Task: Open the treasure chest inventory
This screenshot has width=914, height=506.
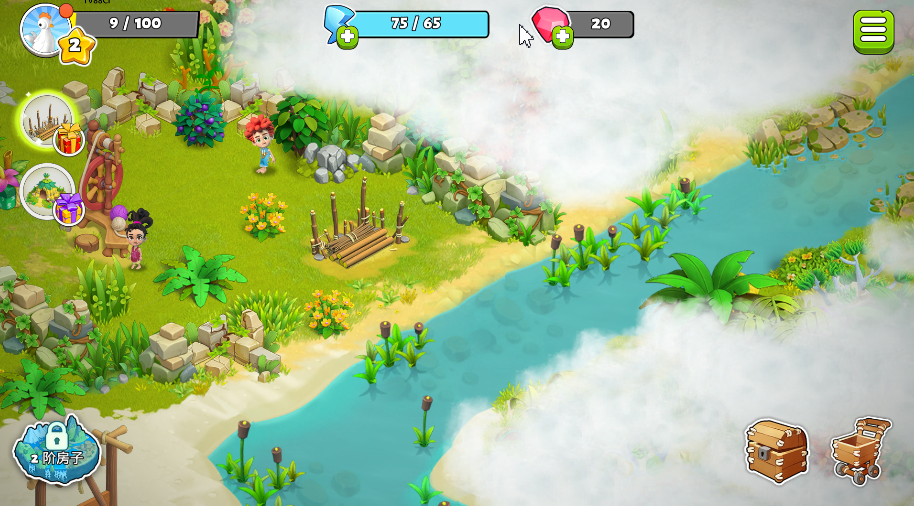Action: (776, 449)
